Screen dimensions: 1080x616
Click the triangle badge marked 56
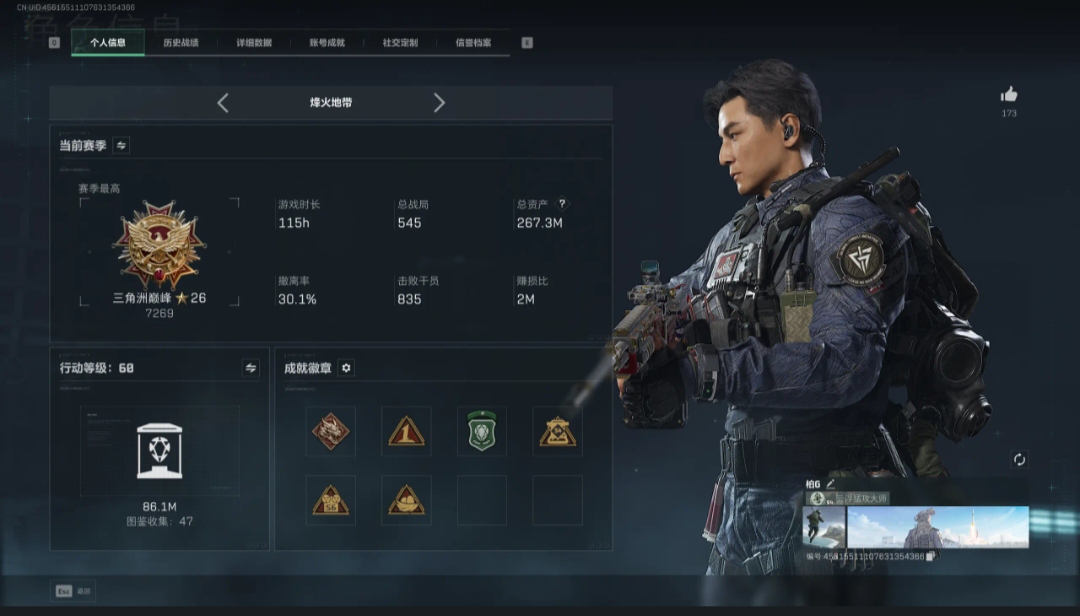(x=330, y=500)
